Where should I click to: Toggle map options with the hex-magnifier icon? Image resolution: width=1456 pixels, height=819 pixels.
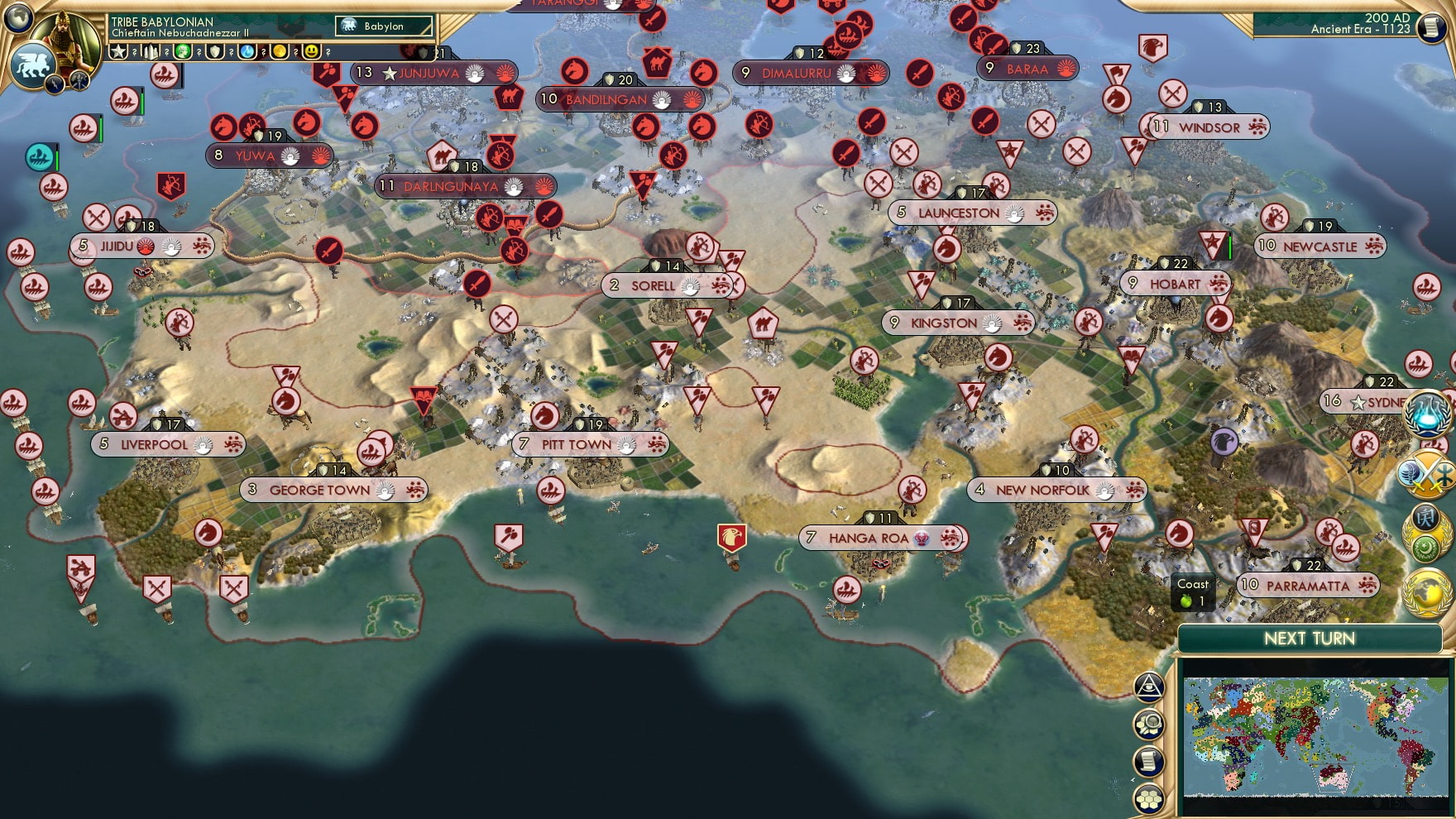point(1148,723)
